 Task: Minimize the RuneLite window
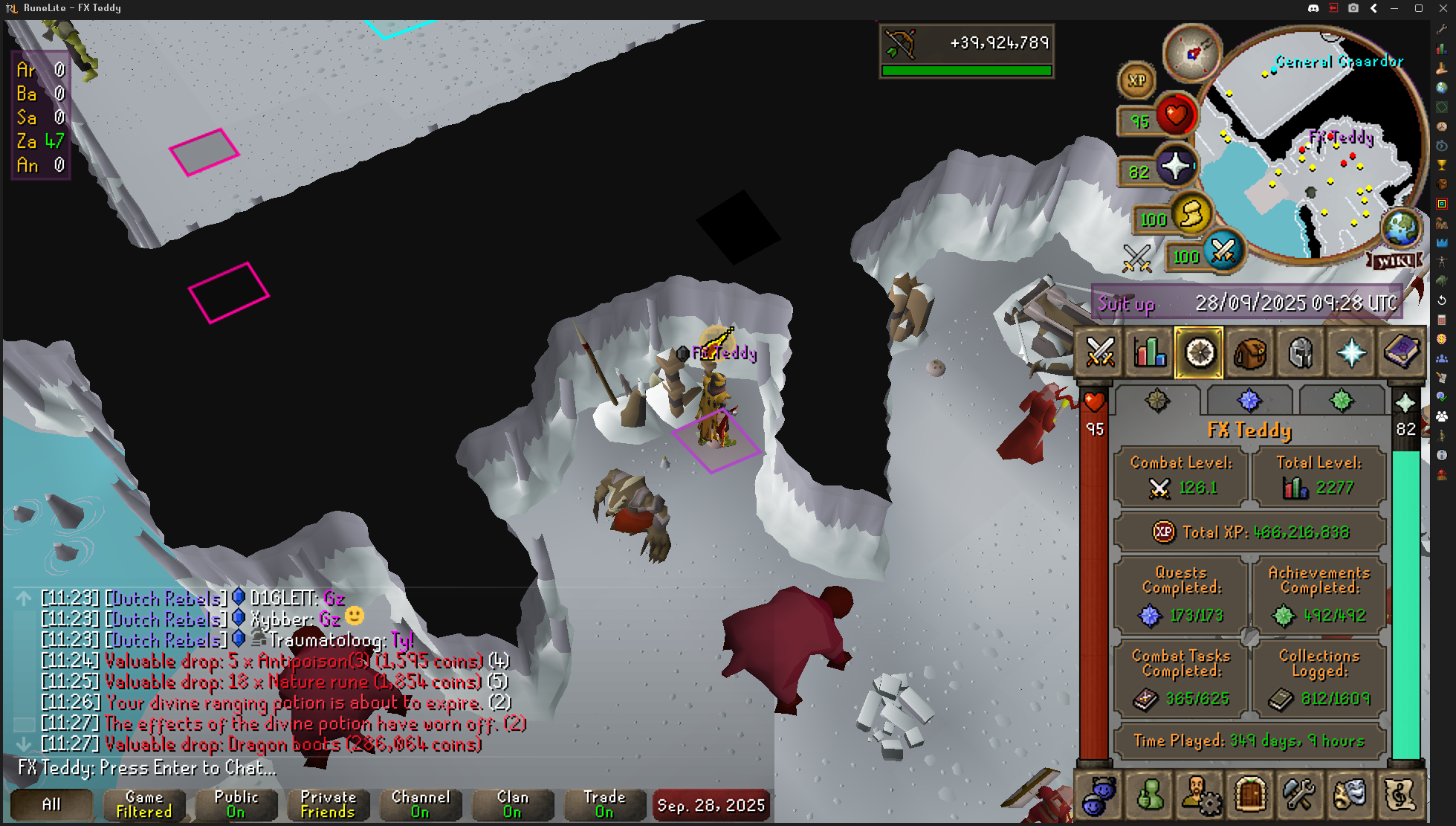point(1394,8)
